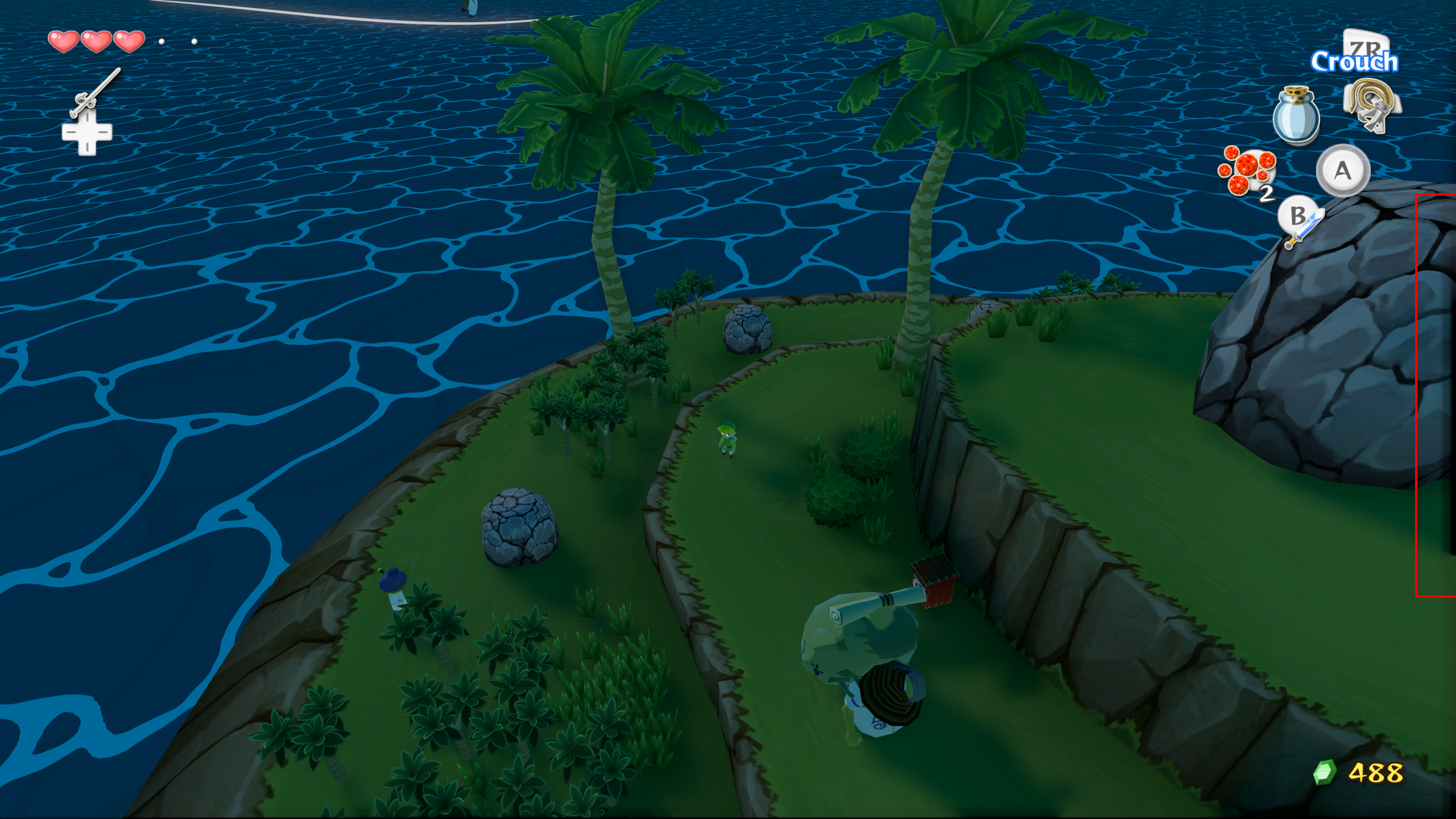Click the sword icon in the HUD
The width and height of the screenshot is (1456, 819).
(1305, 227)
